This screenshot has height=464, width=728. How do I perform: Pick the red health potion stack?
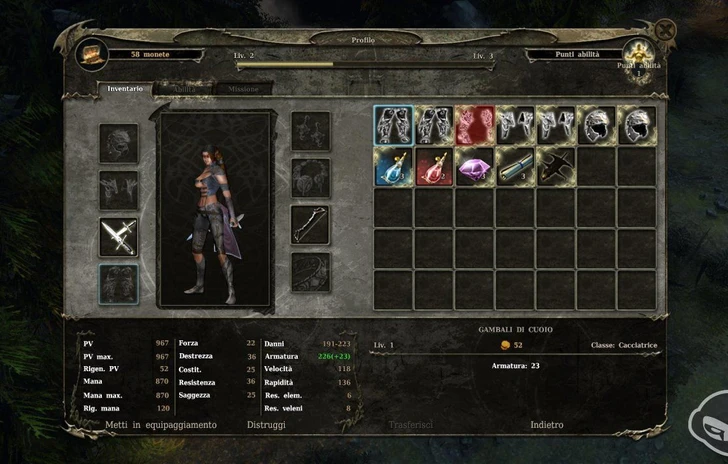click(434, 167)
